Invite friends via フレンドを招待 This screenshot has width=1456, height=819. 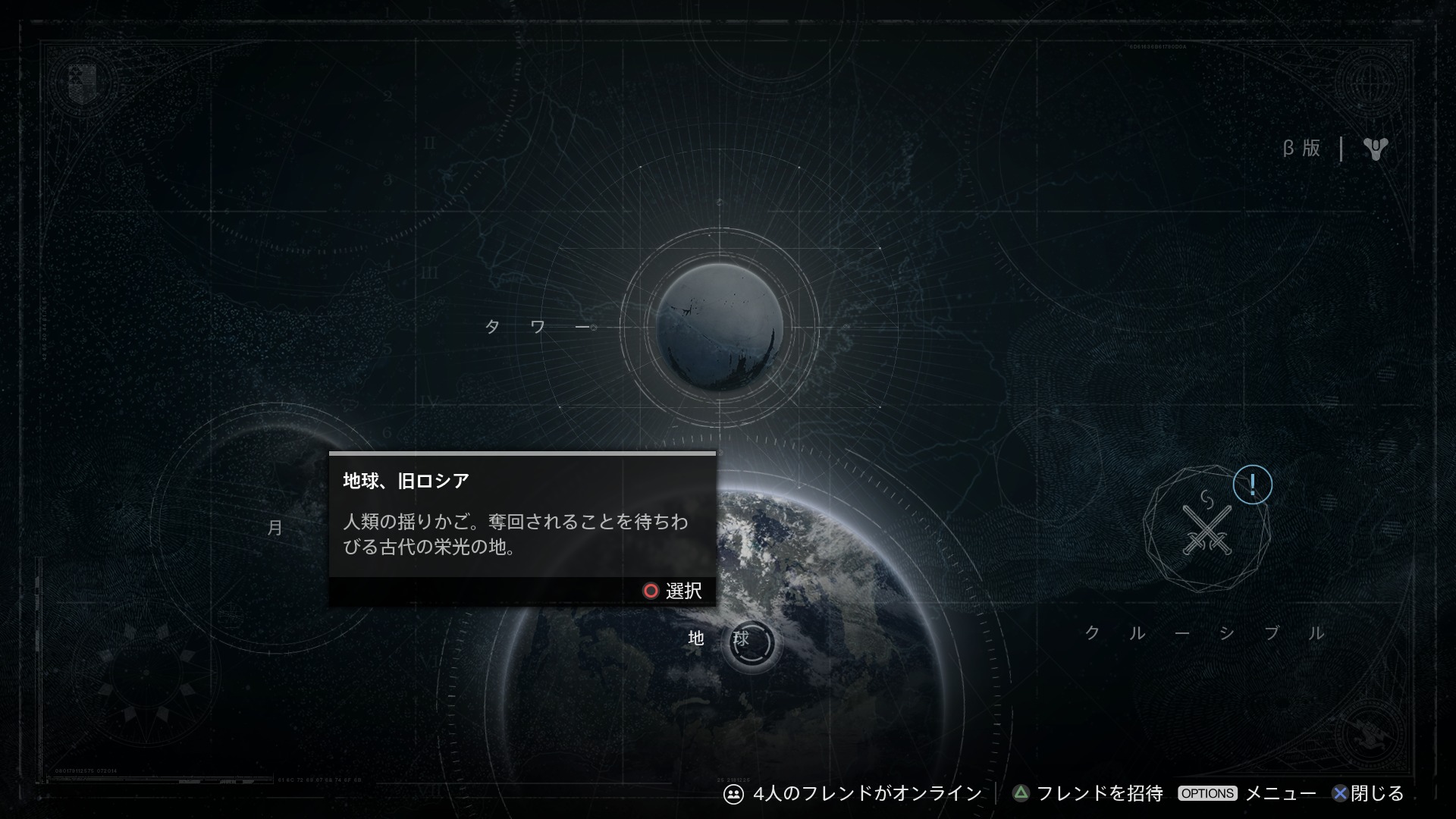[1087, 793]
